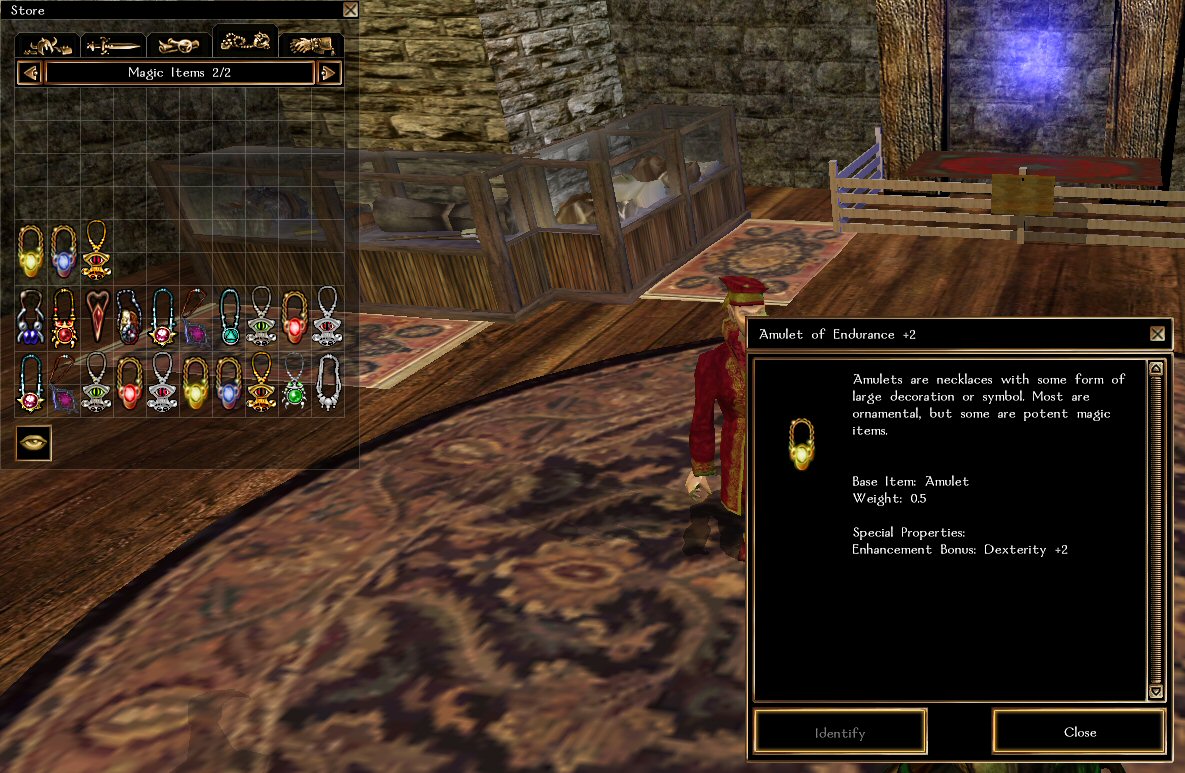1185x773 pixels.
Task: Click the Close button in item description
Action: point(1079,732)
